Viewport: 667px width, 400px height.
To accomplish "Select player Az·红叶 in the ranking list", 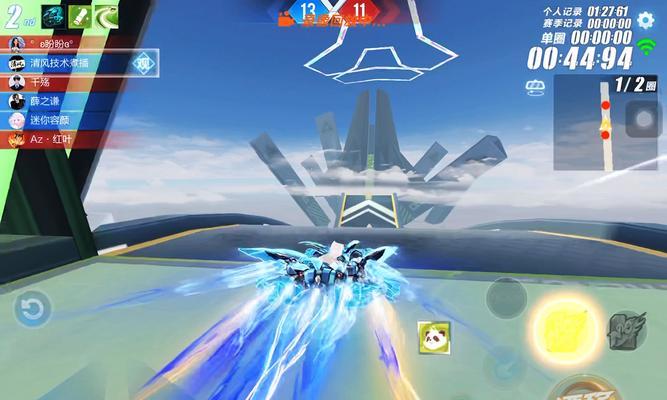I will 62,139.
